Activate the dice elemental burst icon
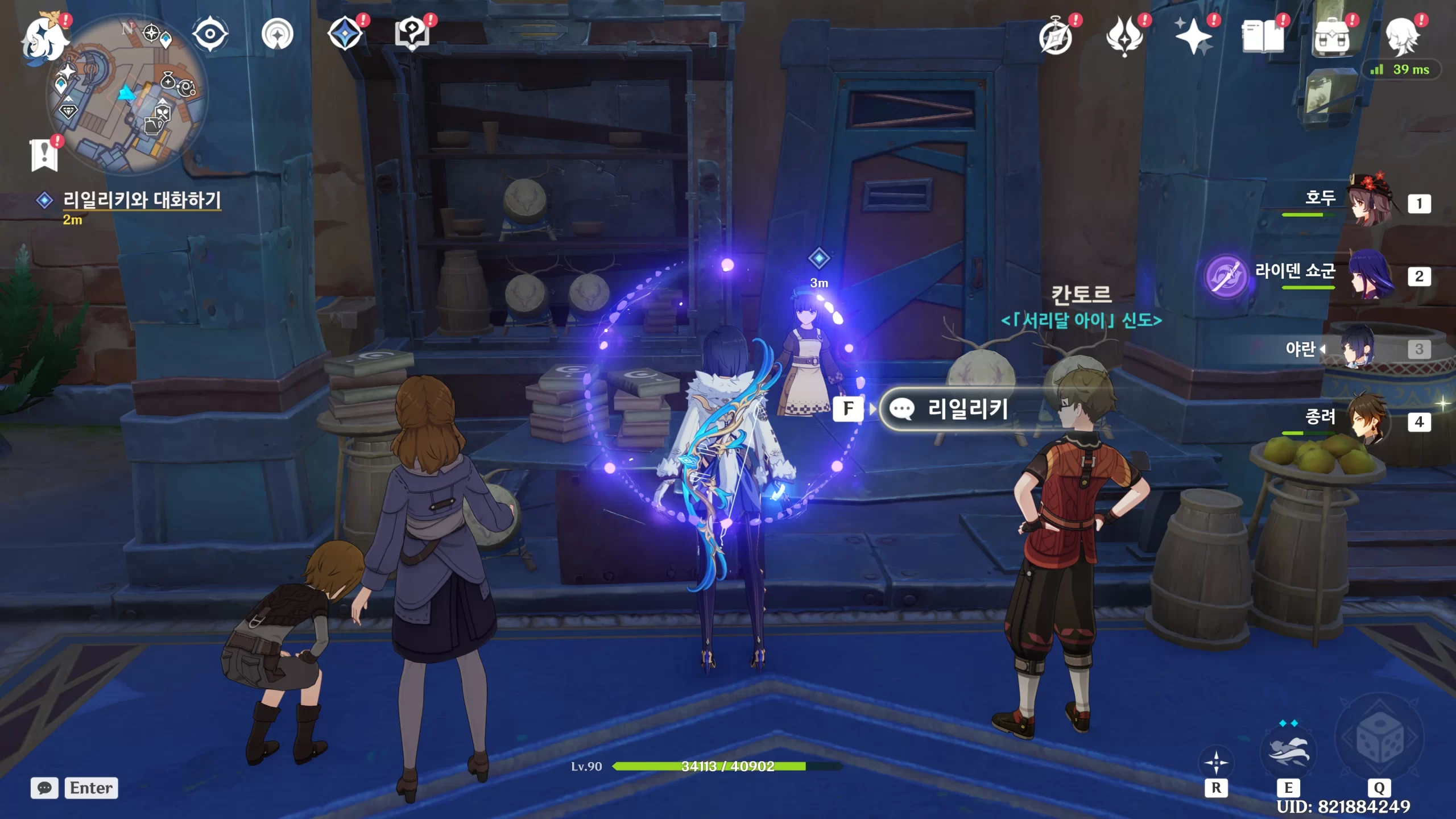1456x819 pixels. [1379, 739]
